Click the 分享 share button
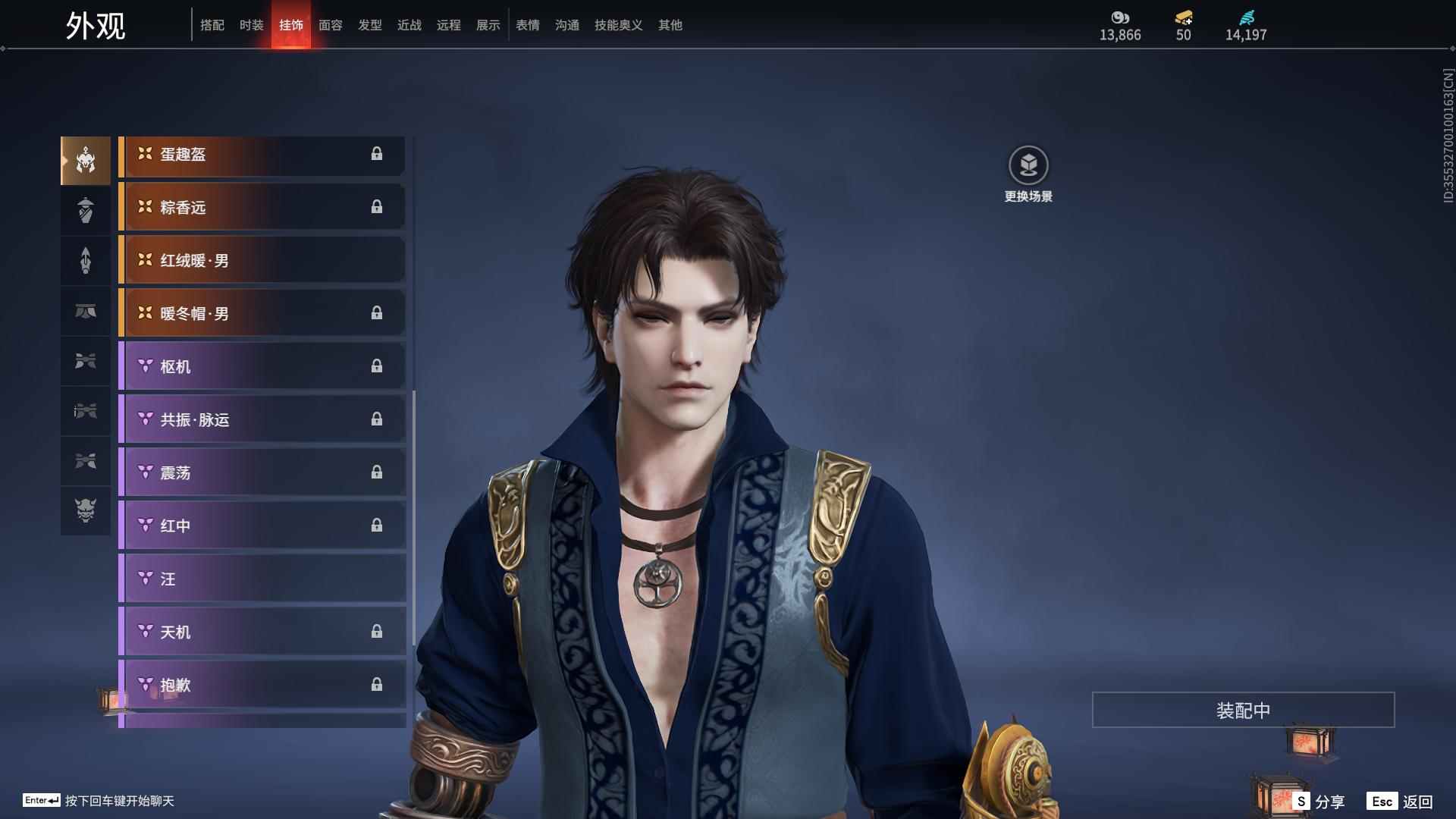This screenshot has width=1456, height=819. (1320, 802)
